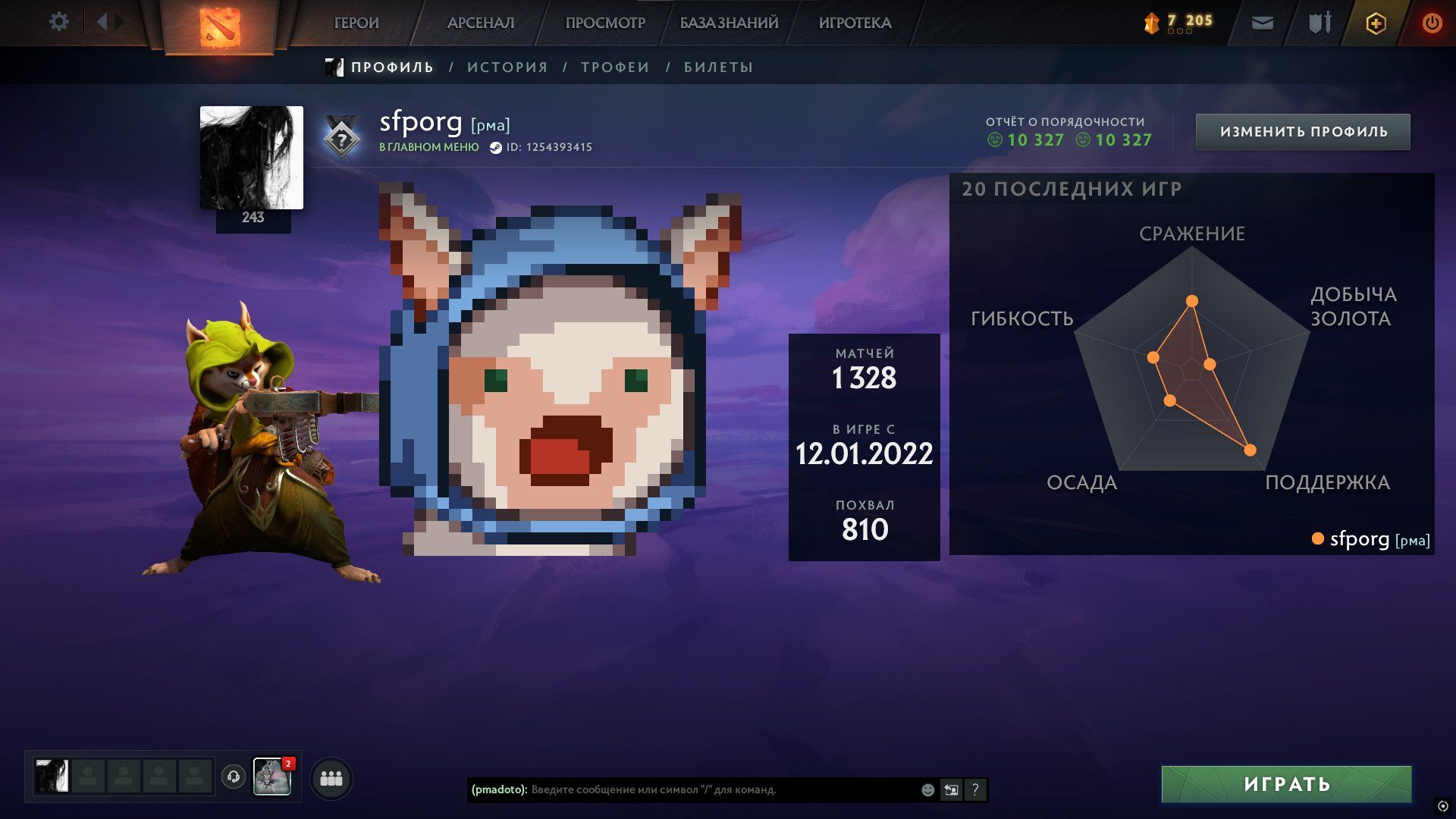Open the АРСЕНАЛ menu

tap(481, 24)
